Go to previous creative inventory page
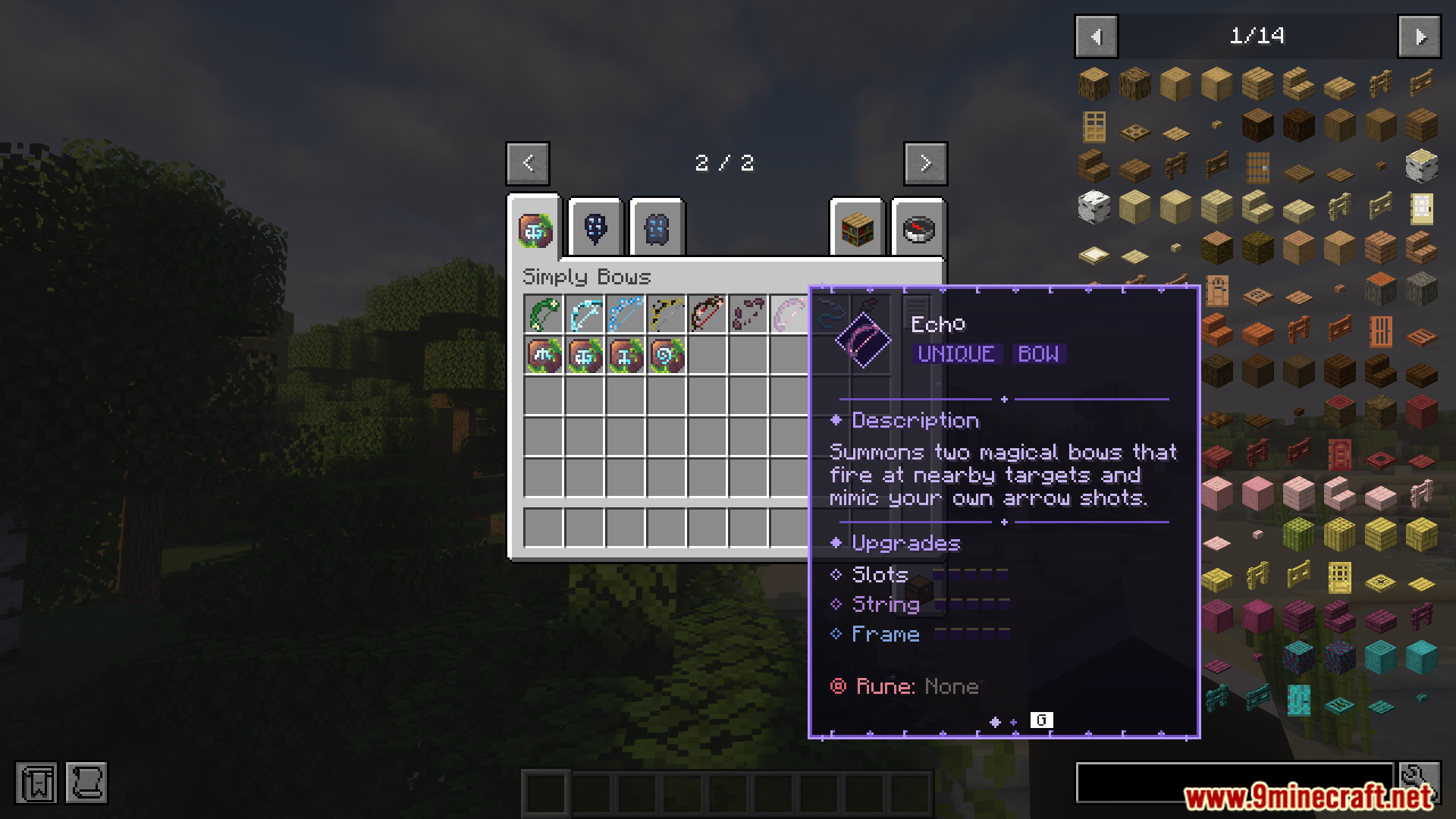The image size is (1456, 819). point(528,163)
